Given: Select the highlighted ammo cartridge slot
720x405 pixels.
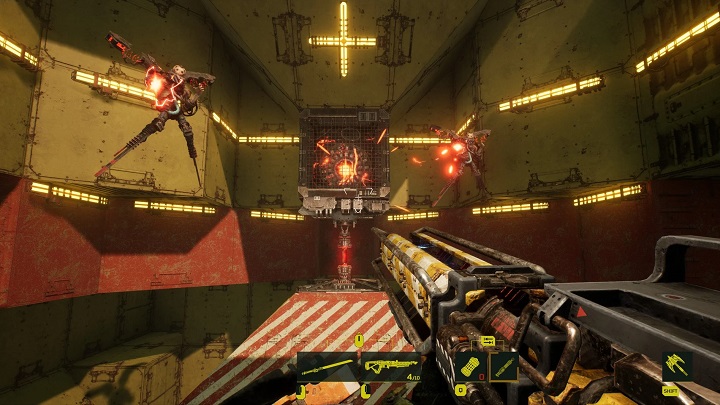Looking at the screenshot, I should pyautogui.click(x=503, y=365).
